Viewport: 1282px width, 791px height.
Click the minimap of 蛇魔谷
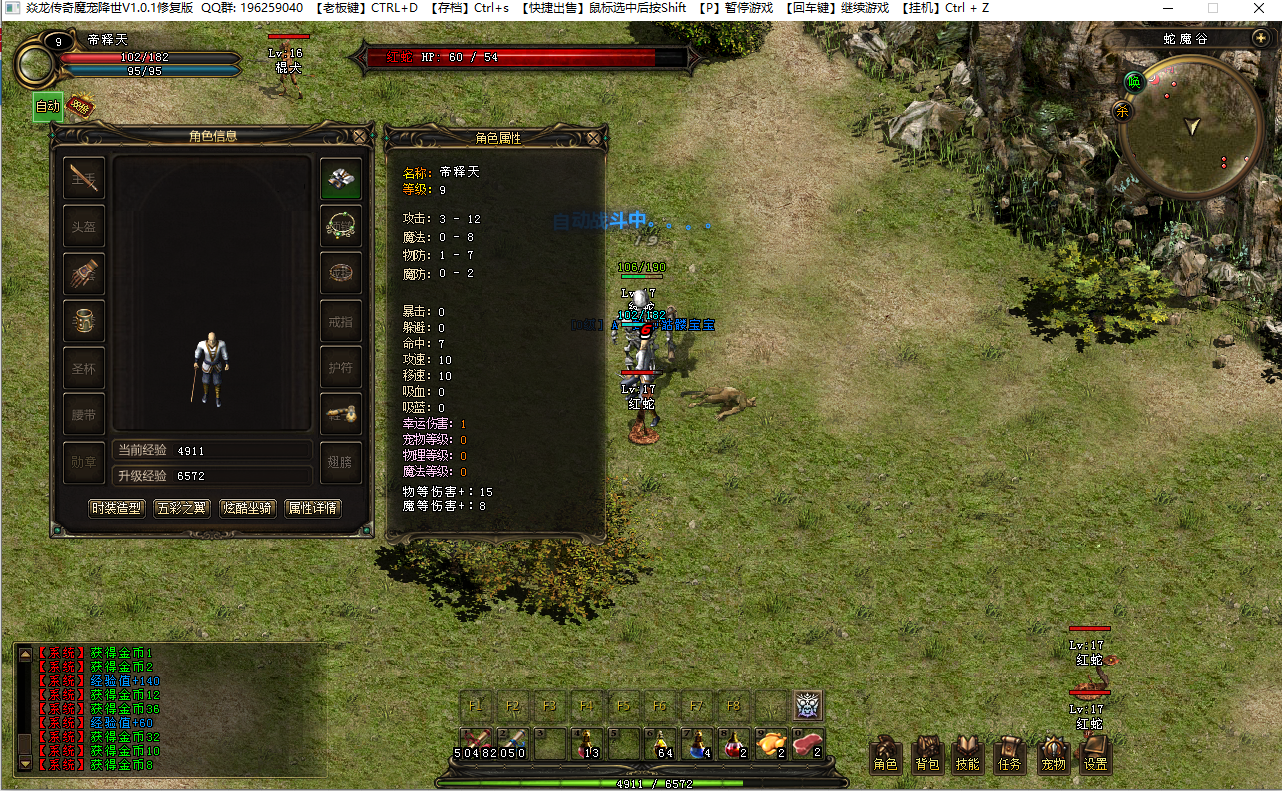point(1191,127)
